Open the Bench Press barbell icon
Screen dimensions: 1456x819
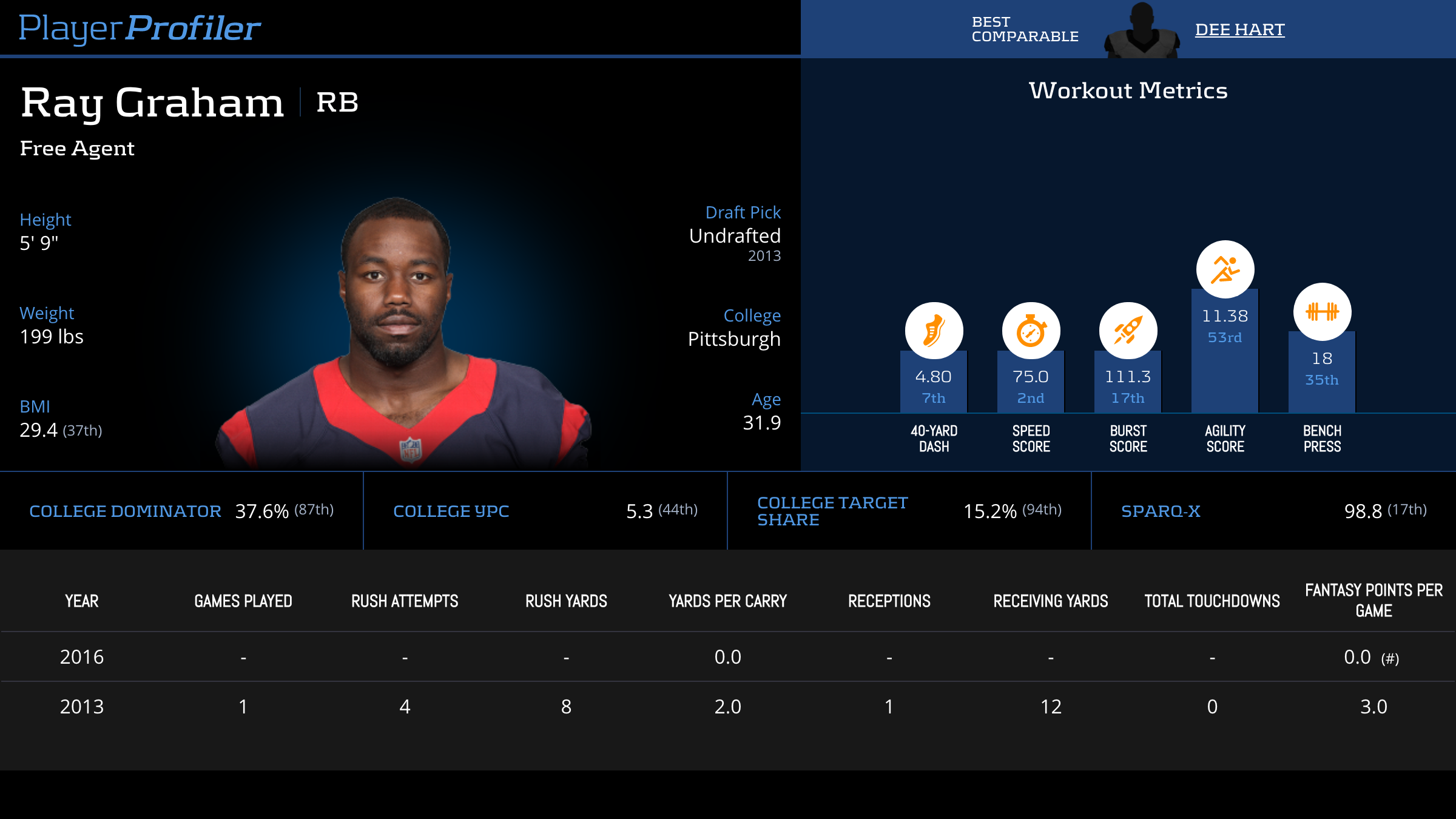click(x=1322, y=312)
